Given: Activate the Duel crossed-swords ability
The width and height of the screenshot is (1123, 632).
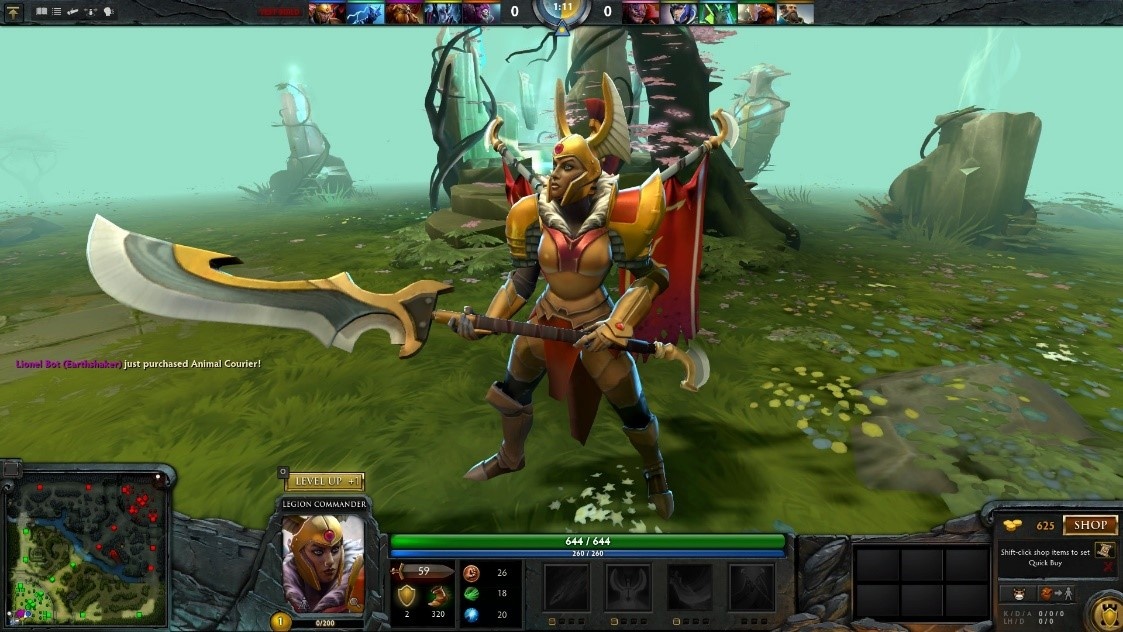Looking at the screenshot, I should coord(752,587).
